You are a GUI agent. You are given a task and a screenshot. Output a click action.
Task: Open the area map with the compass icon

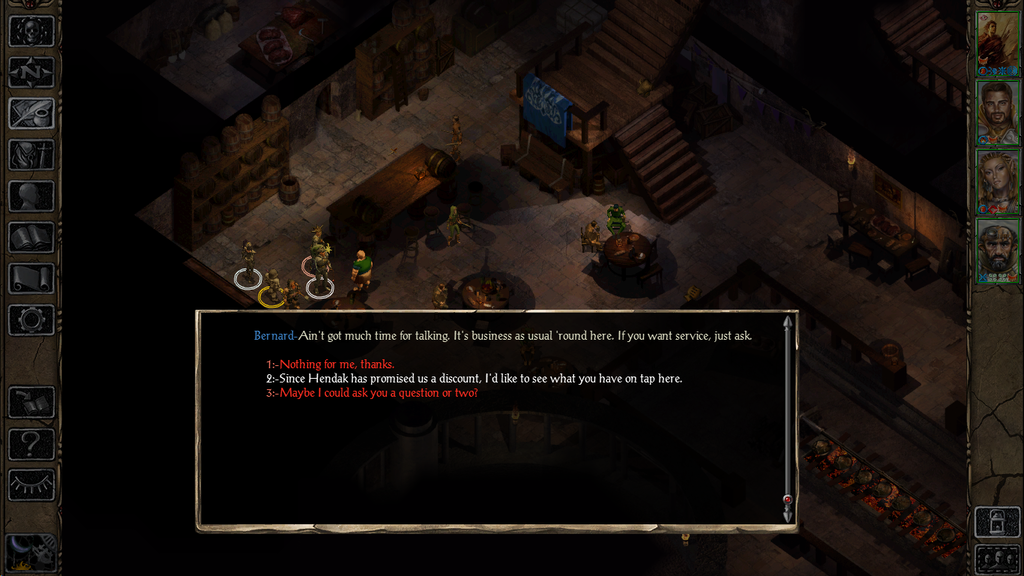(31, 72)
